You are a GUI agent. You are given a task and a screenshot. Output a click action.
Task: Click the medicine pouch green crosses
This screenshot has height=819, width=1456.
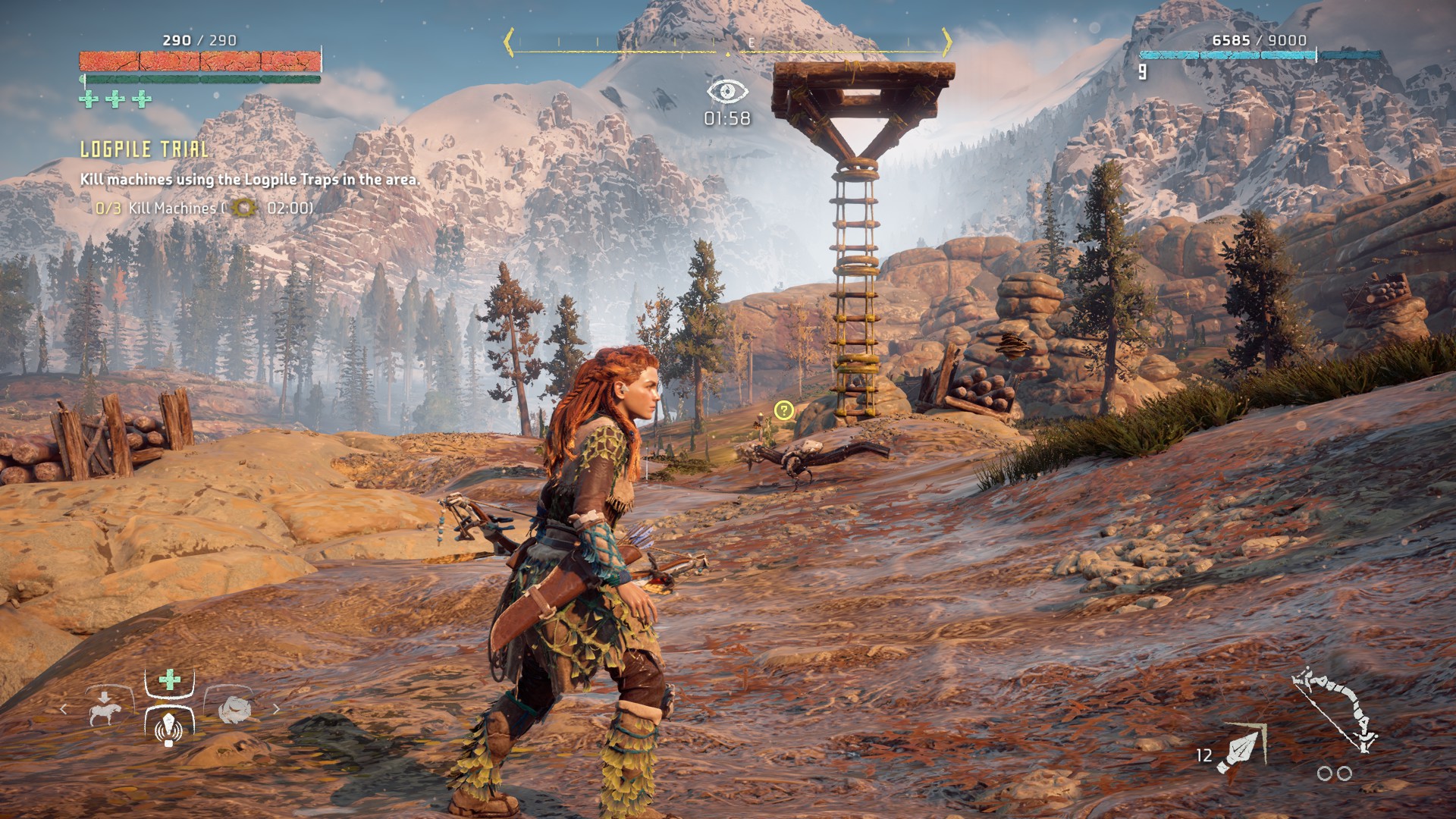click(115, 99)
